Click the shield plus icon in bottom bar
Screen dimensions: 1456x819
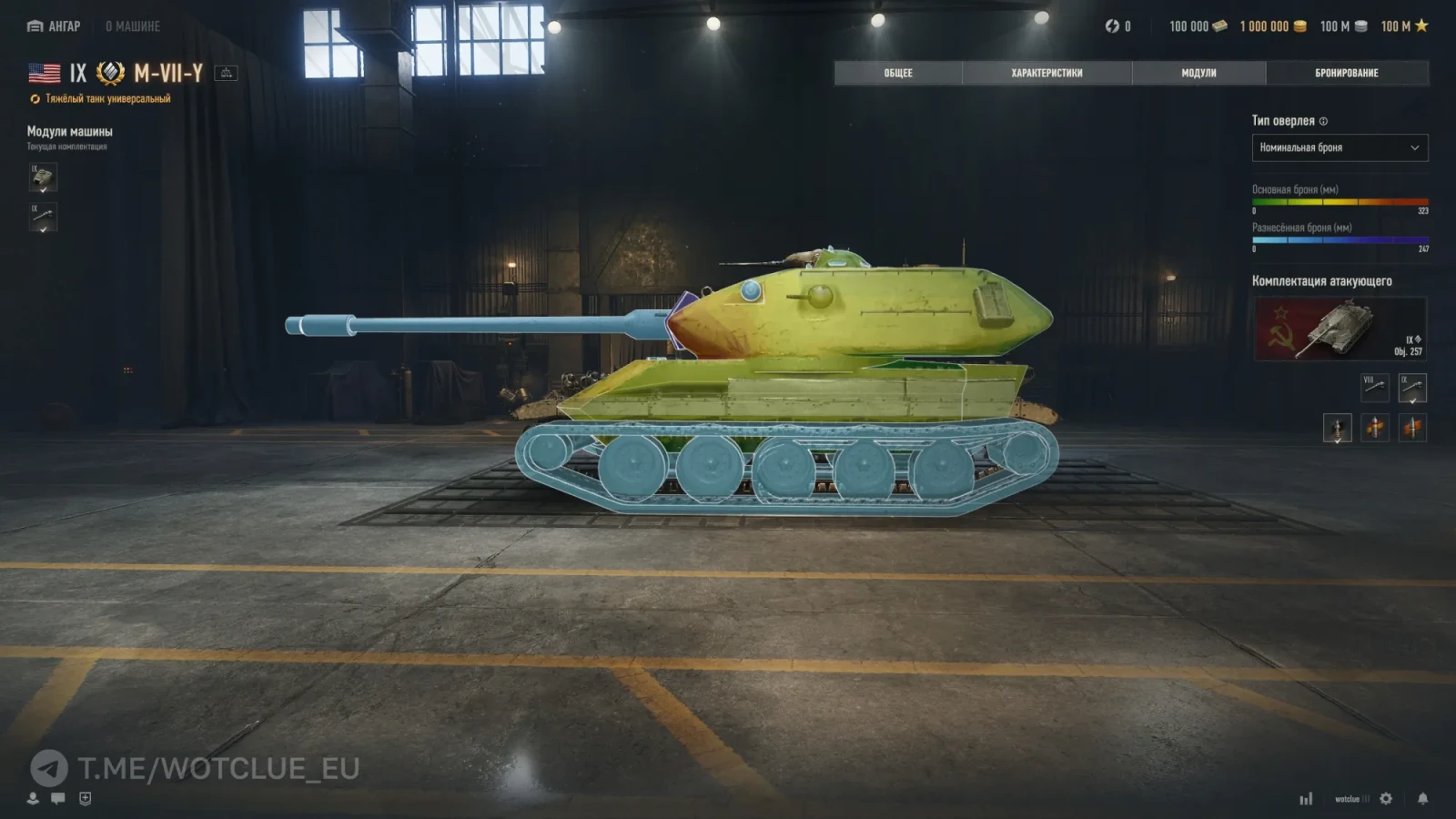[85, 798]
